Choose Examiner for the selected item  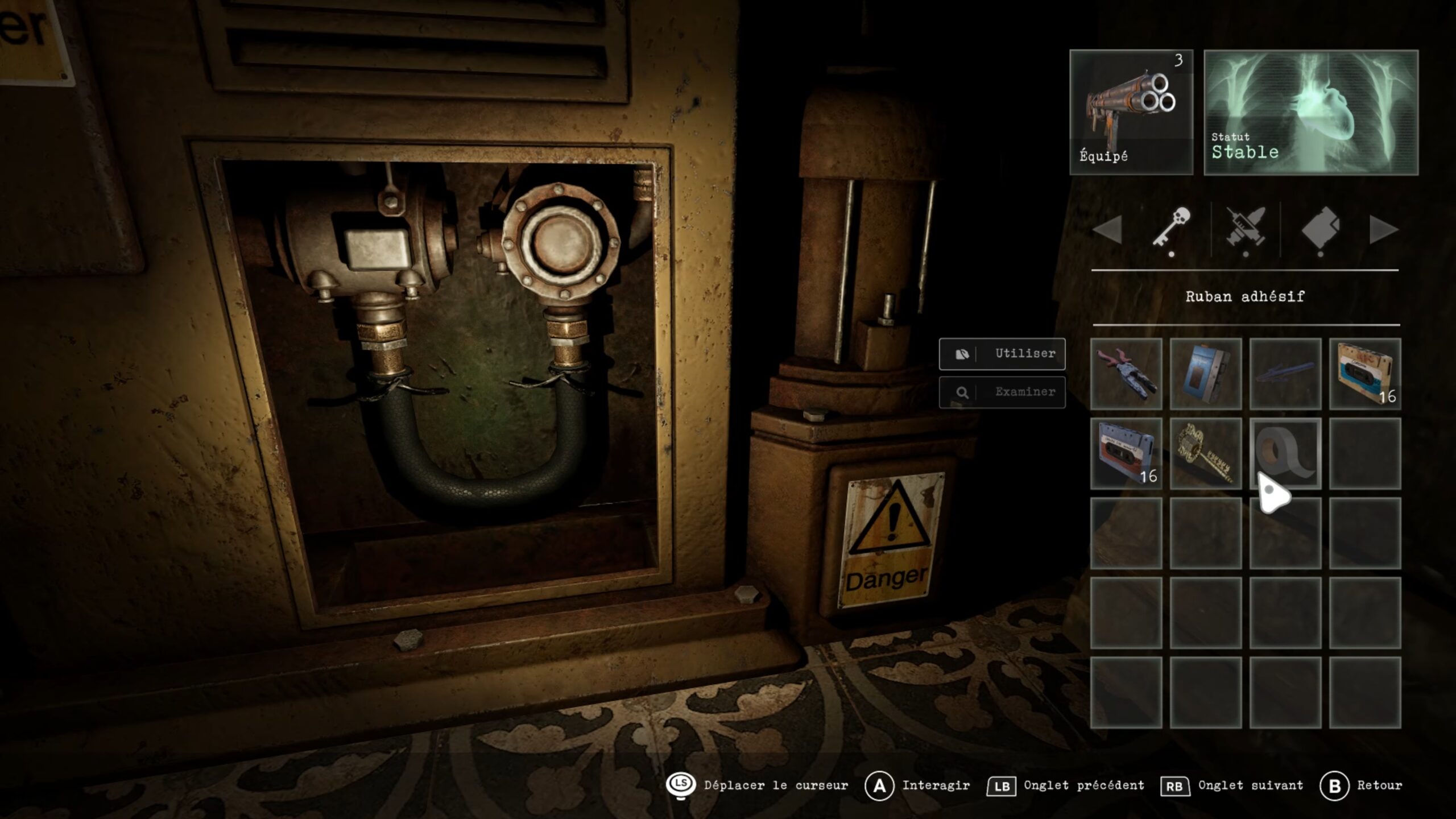coord(1002,392)
